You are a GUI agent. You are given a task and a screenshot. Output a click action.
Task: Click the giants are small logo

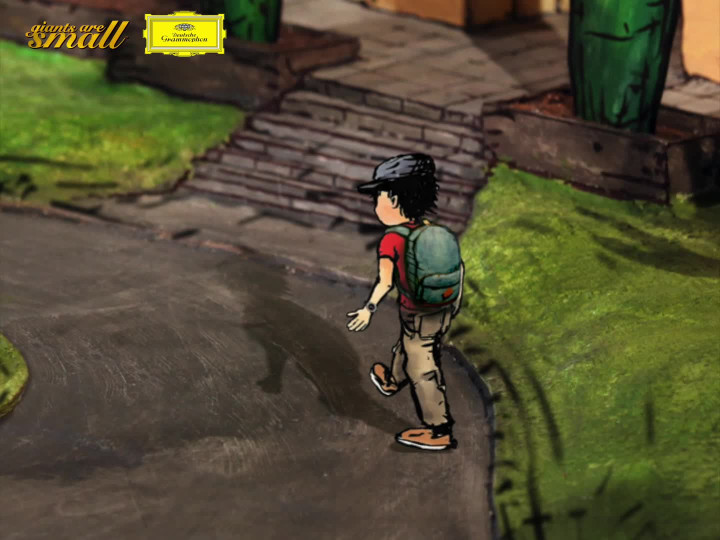click(77, 35)
